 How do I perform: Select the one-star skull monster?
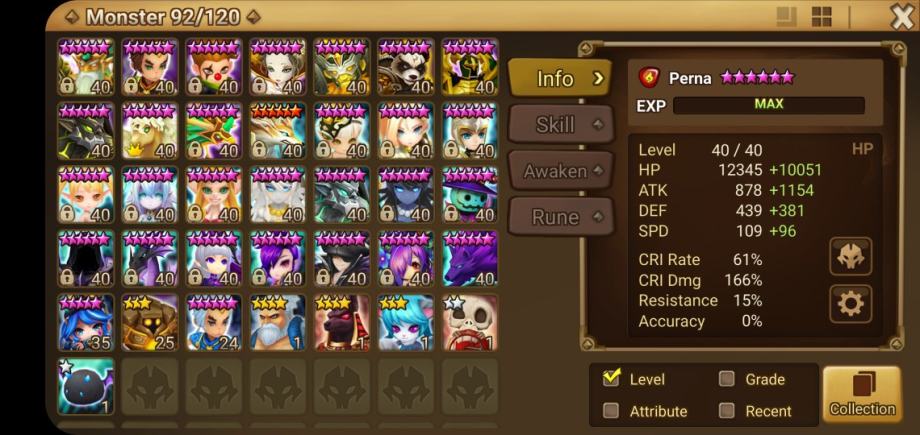click(x=470, y=322)
